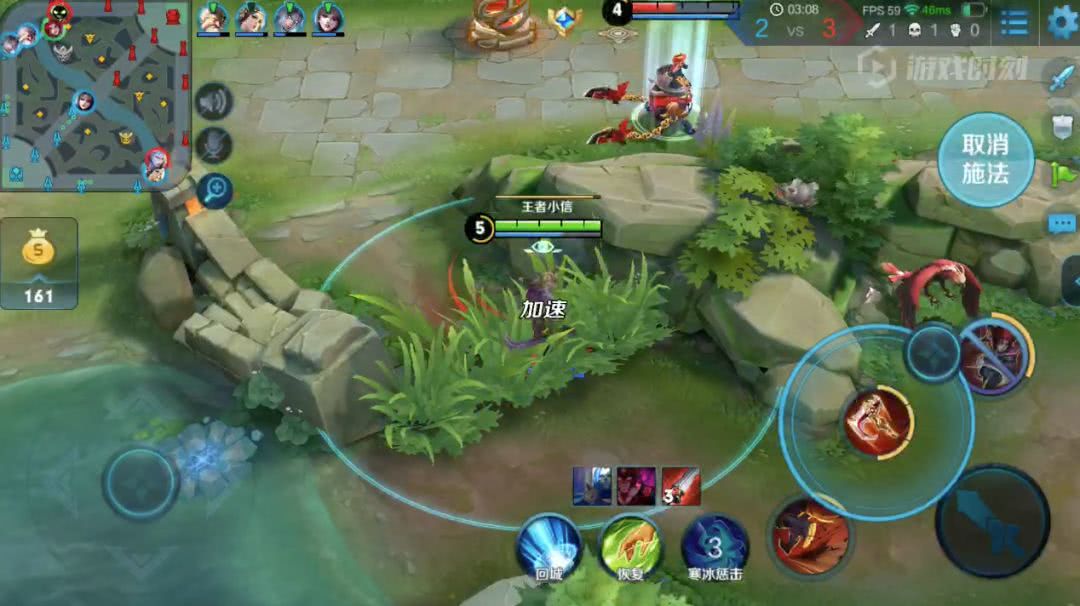Open the gold coin shop showing 161

coord(39,262)
